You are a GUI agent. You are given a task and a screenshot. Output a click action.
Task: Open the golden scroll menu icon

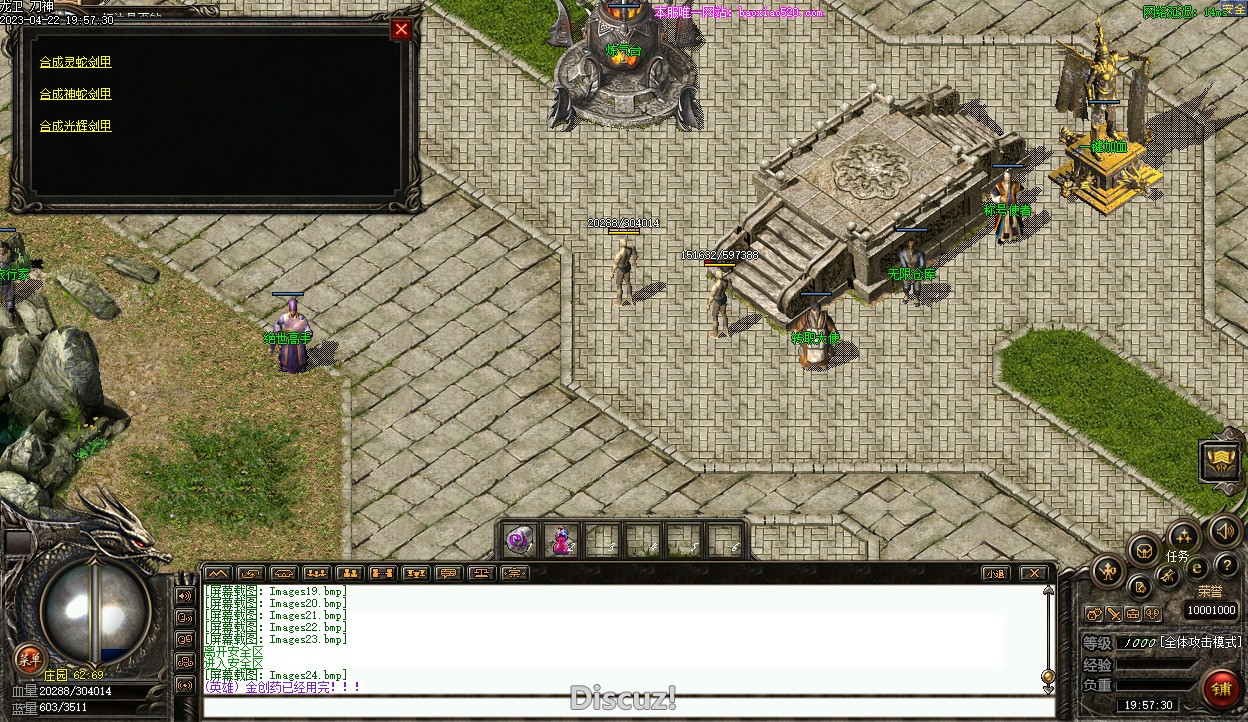(1221, 461)
